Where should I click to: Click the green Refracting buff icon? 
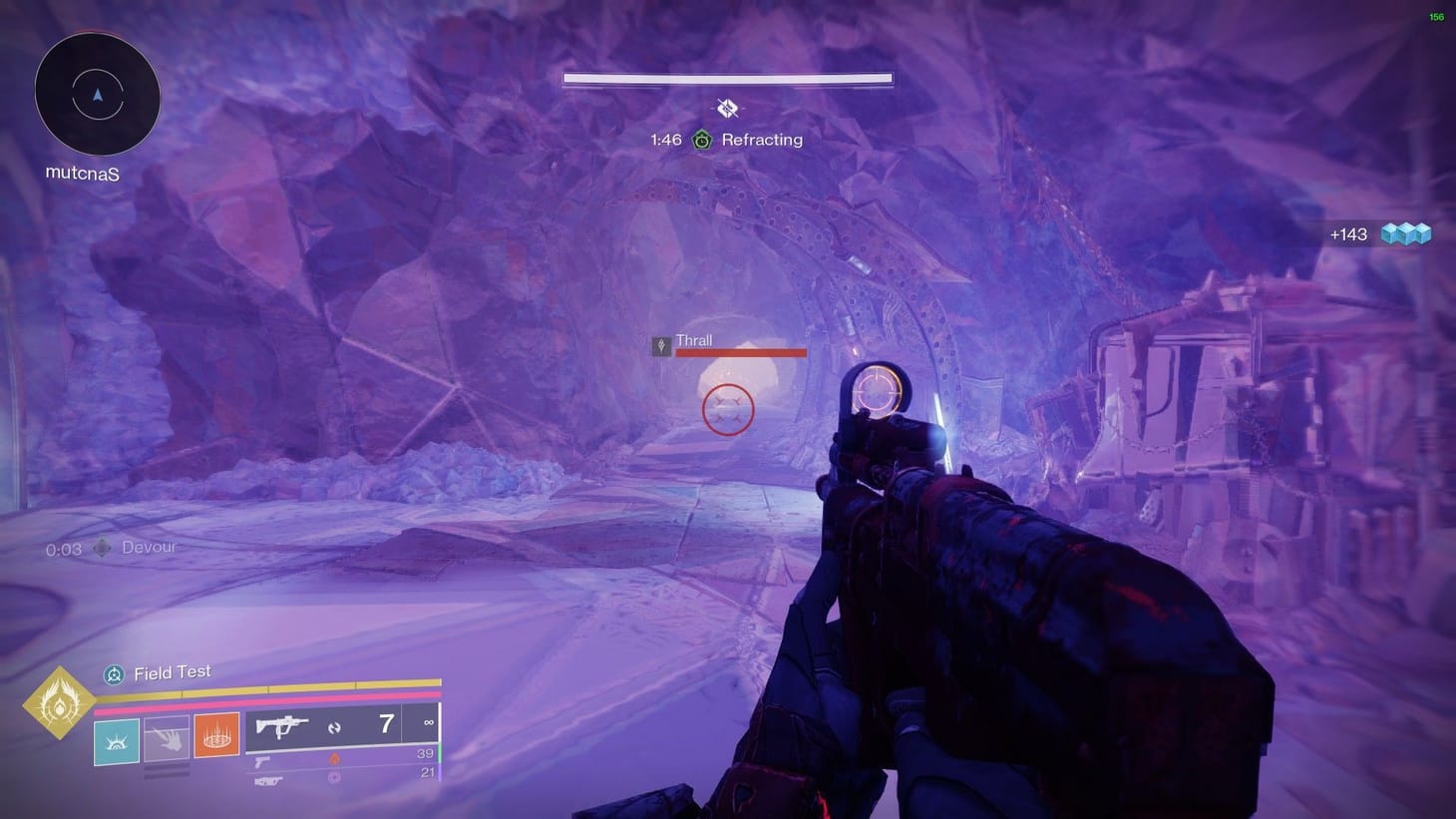(703, 140)
